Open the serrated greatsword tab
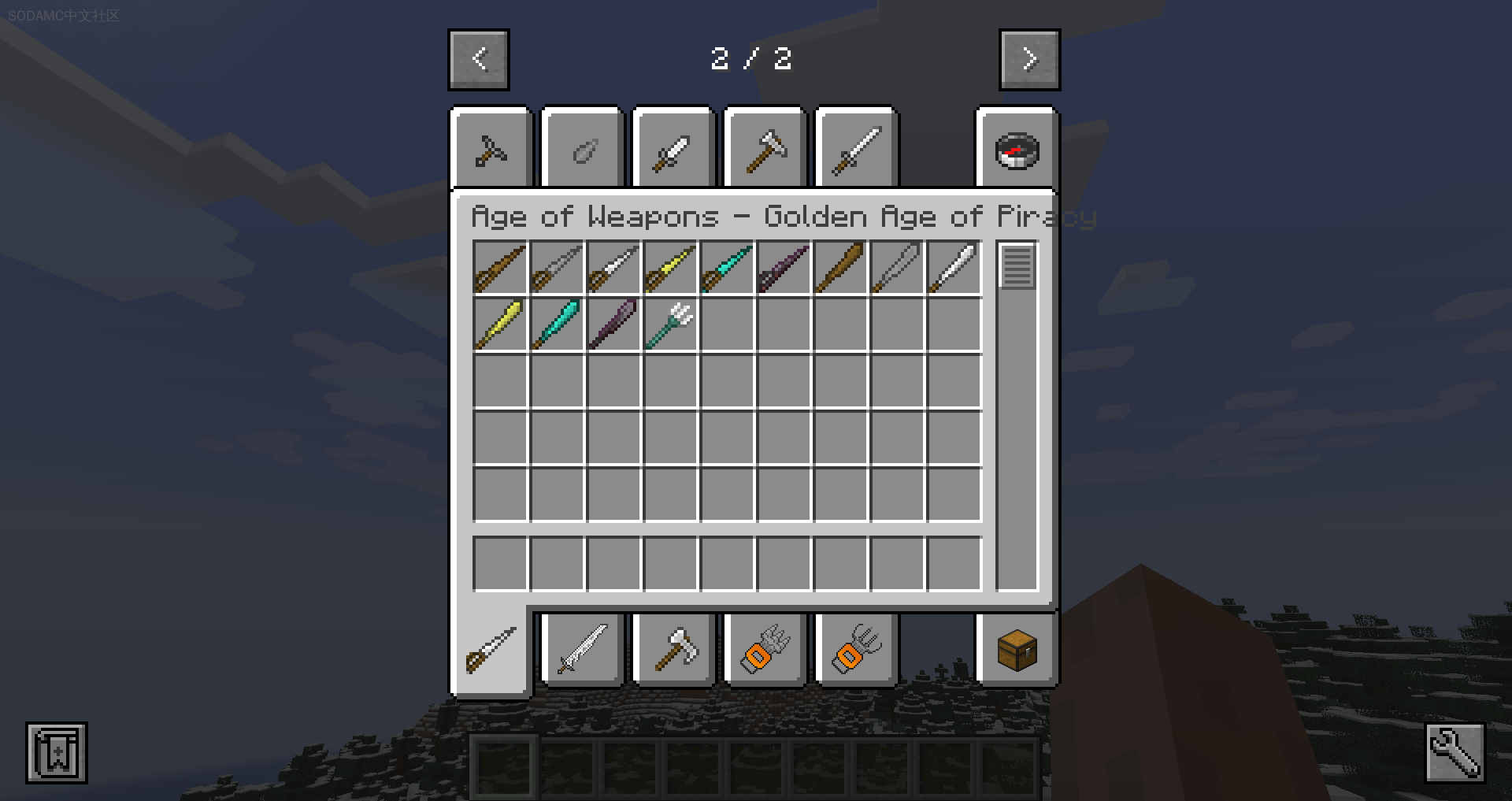The height and width of the screenshot is (801, 1512). click(x=584, y=651)
